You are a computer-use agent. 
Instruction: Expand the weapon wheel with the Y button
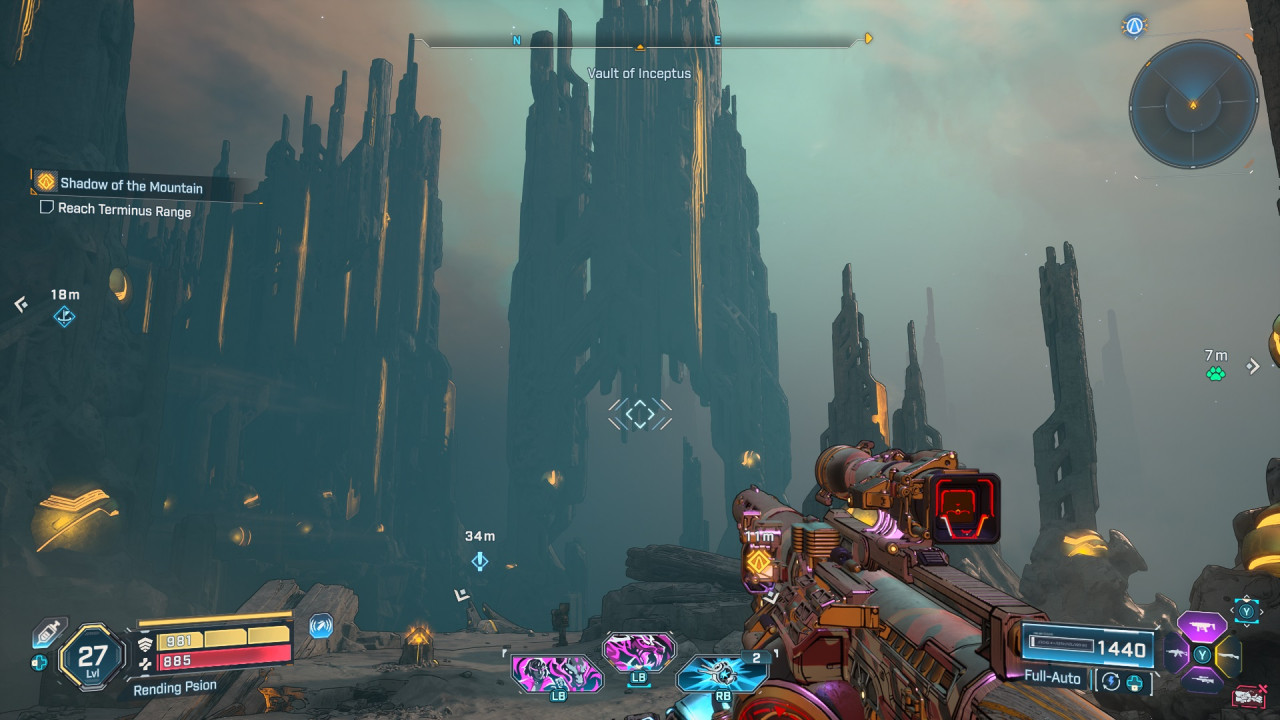tap(1246, 611)
